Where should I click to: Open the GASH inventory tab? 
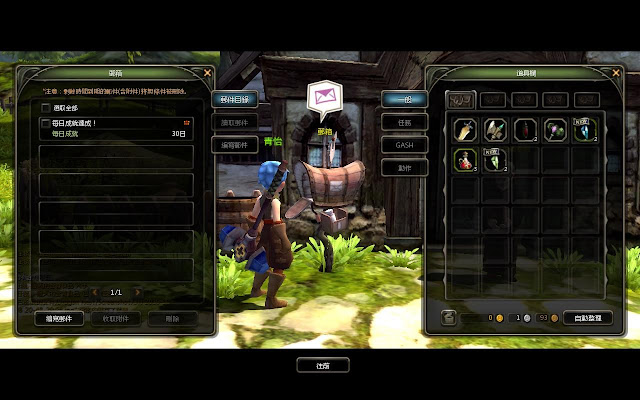[x=404, y=145]
